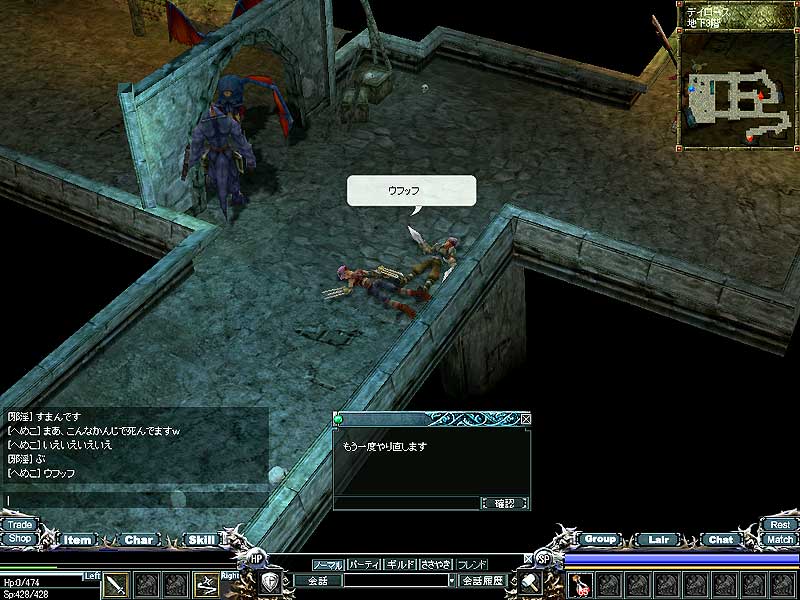Open the 会話履歴 chat history
800x600 pixels.
pos(486,580)
